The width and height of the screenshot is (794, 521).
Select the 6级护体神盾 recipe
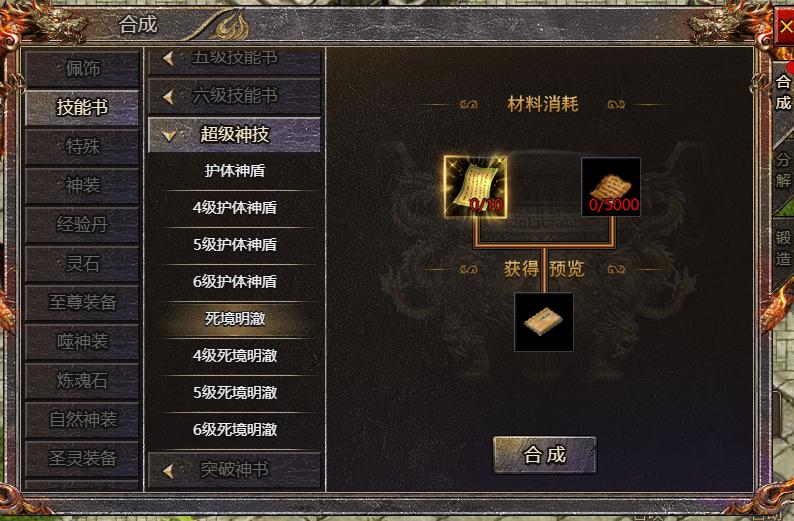click(234, 282)
